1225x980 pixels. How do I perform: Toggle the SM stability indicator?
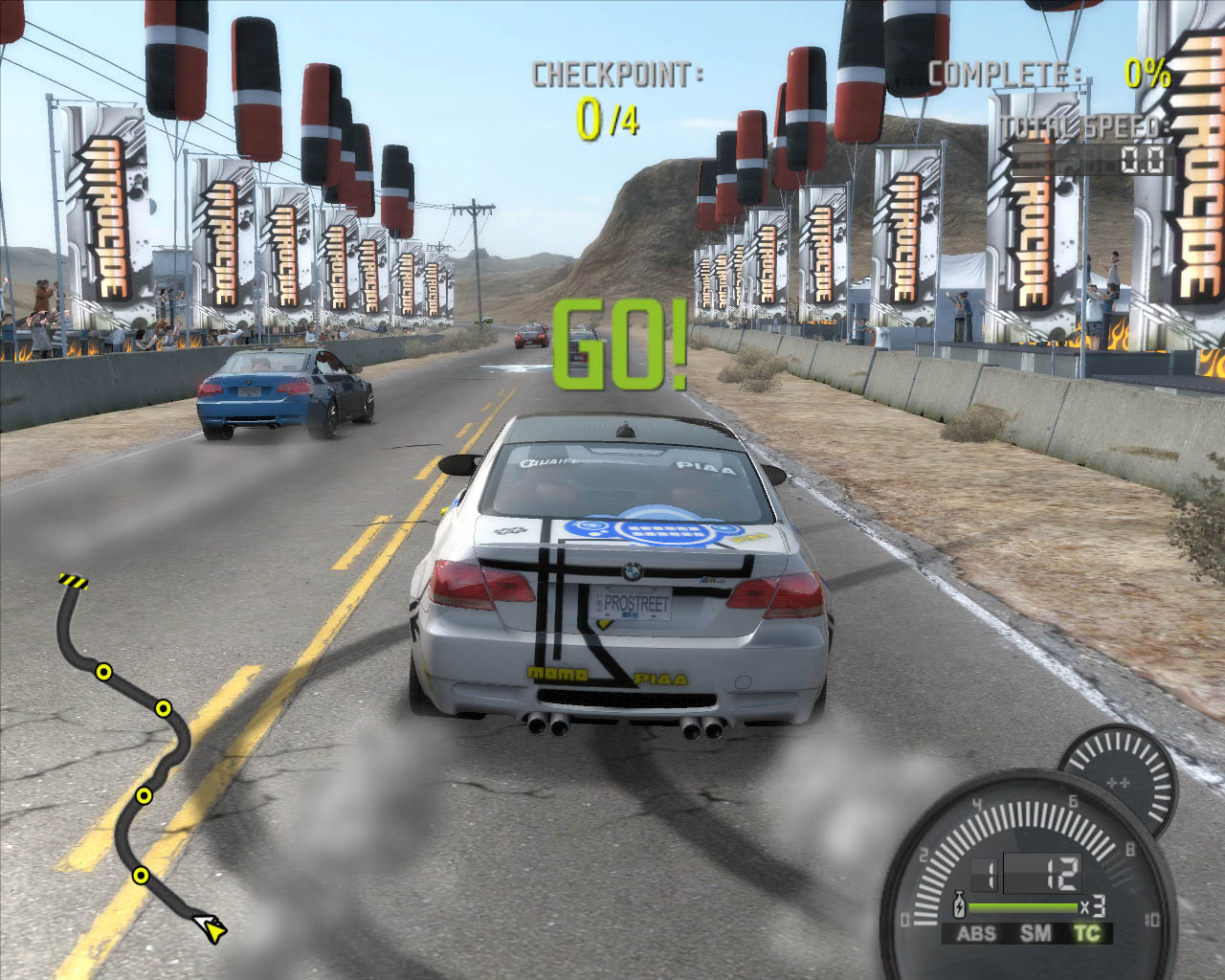coord(1035,933)
